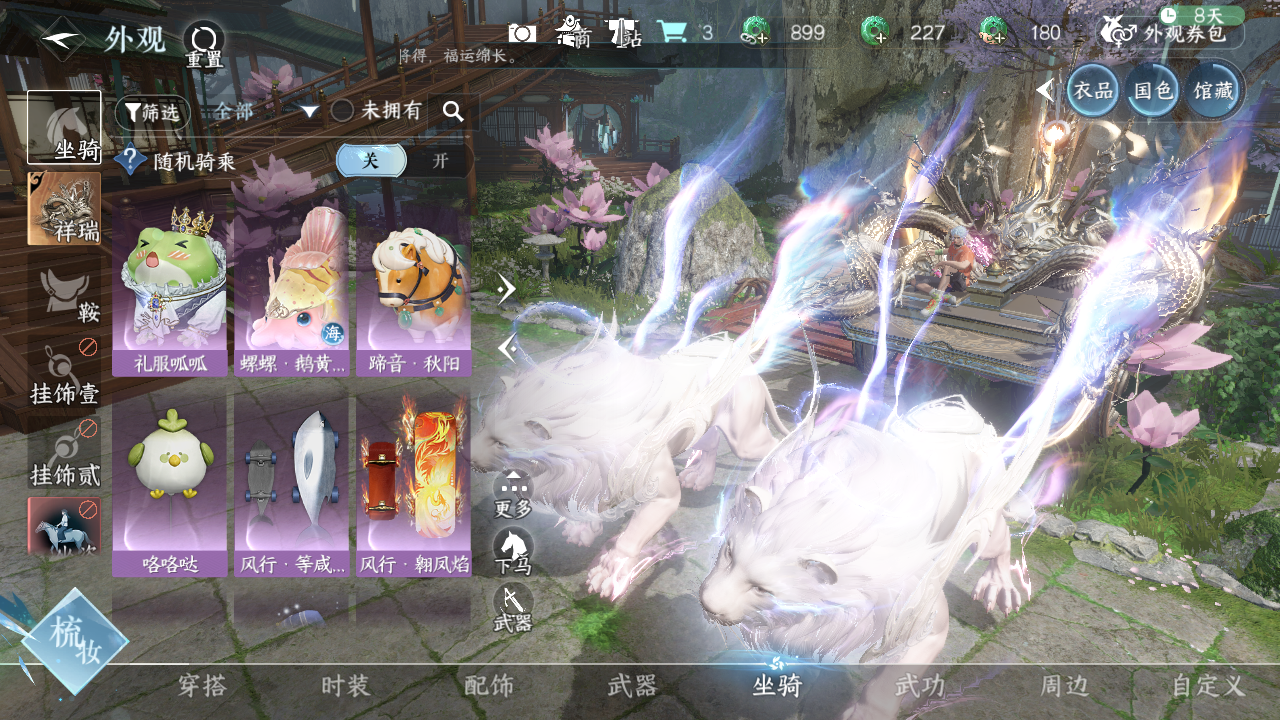The width and height of the screenshot is (1280, 720).
Task: Open the shopping cart
Action: [x=672, y=32]
